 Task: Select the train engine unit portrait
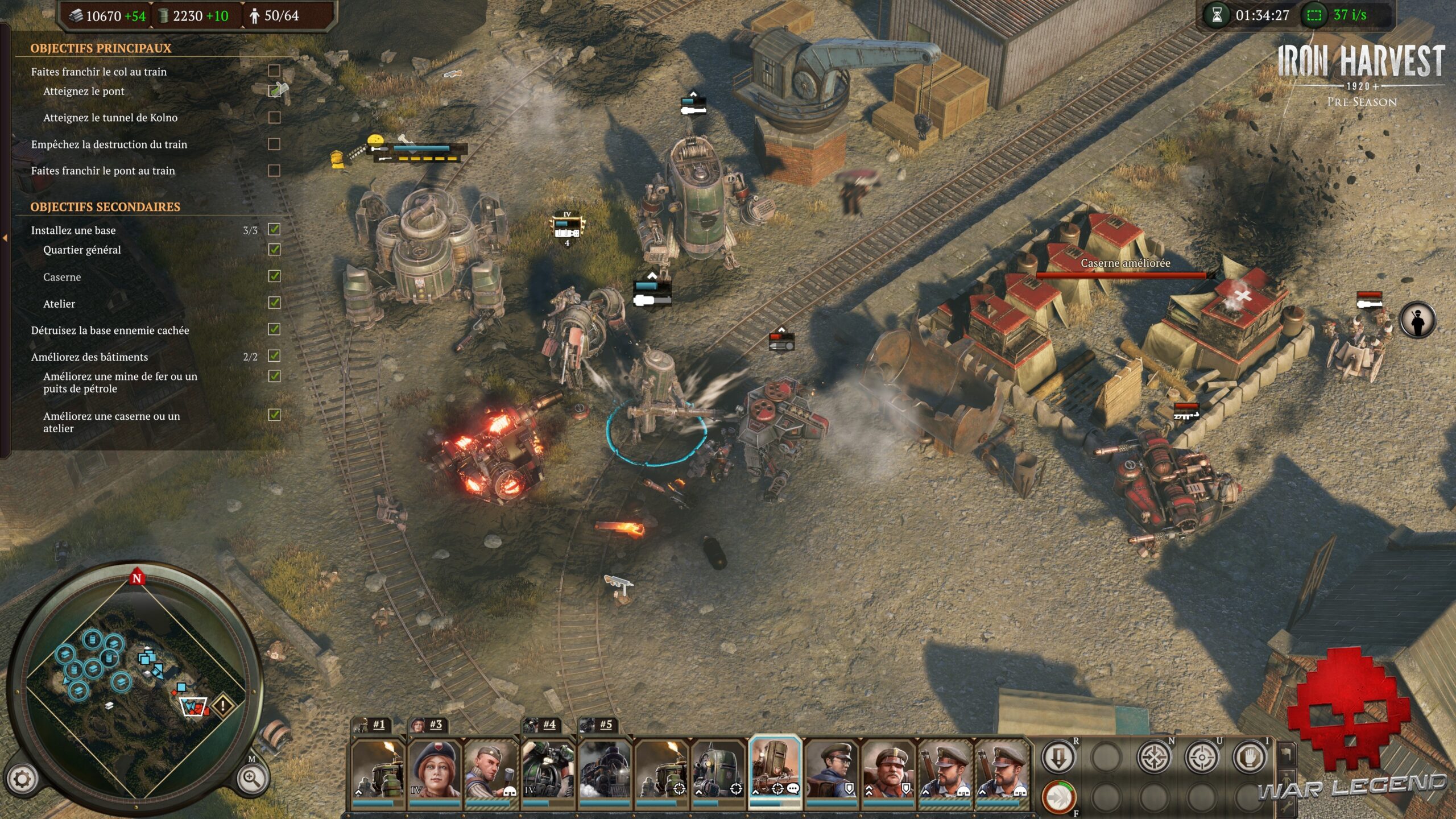606,773
